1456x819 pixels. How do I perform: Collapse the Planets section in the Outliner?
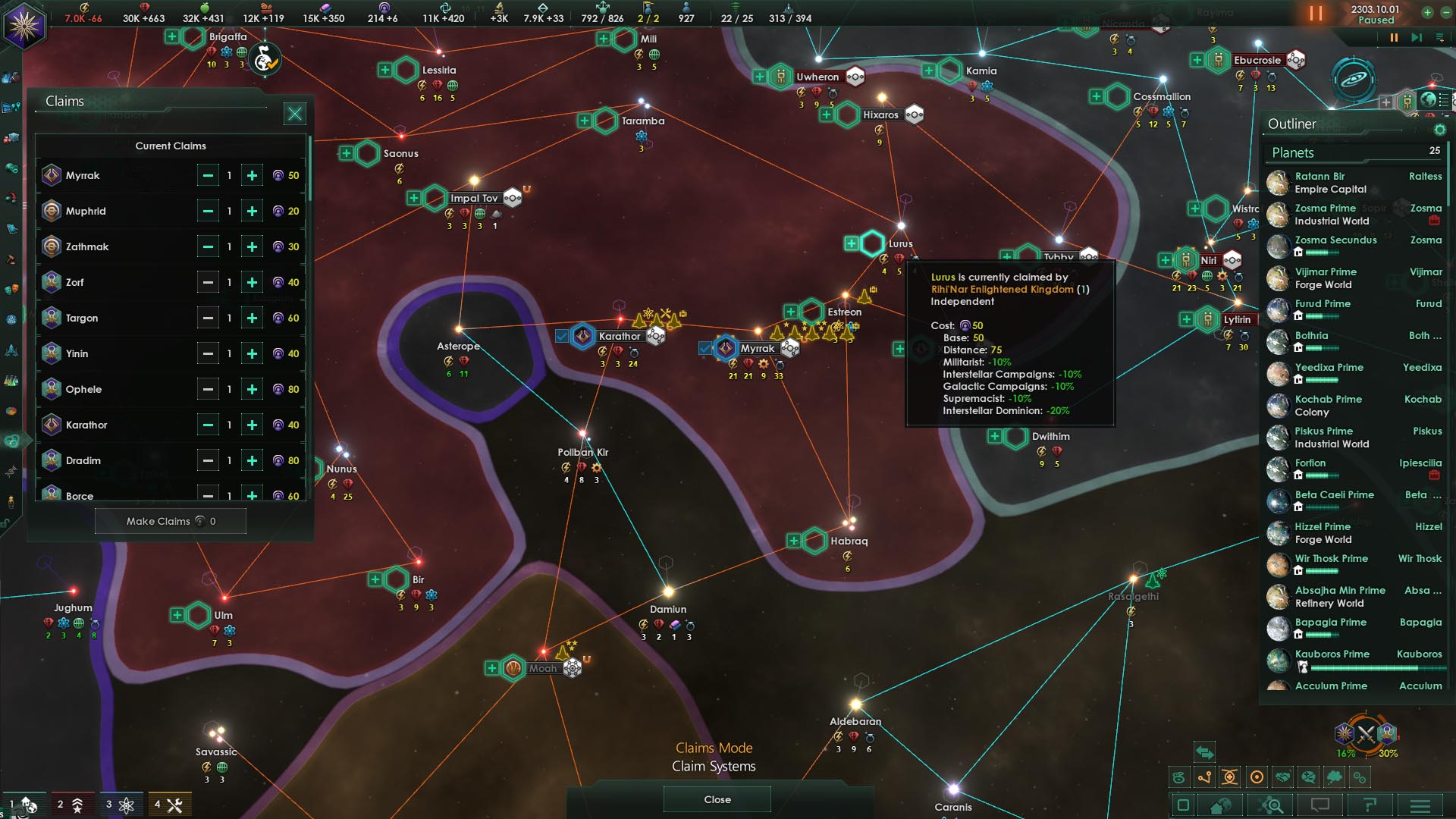(1291, 152)
